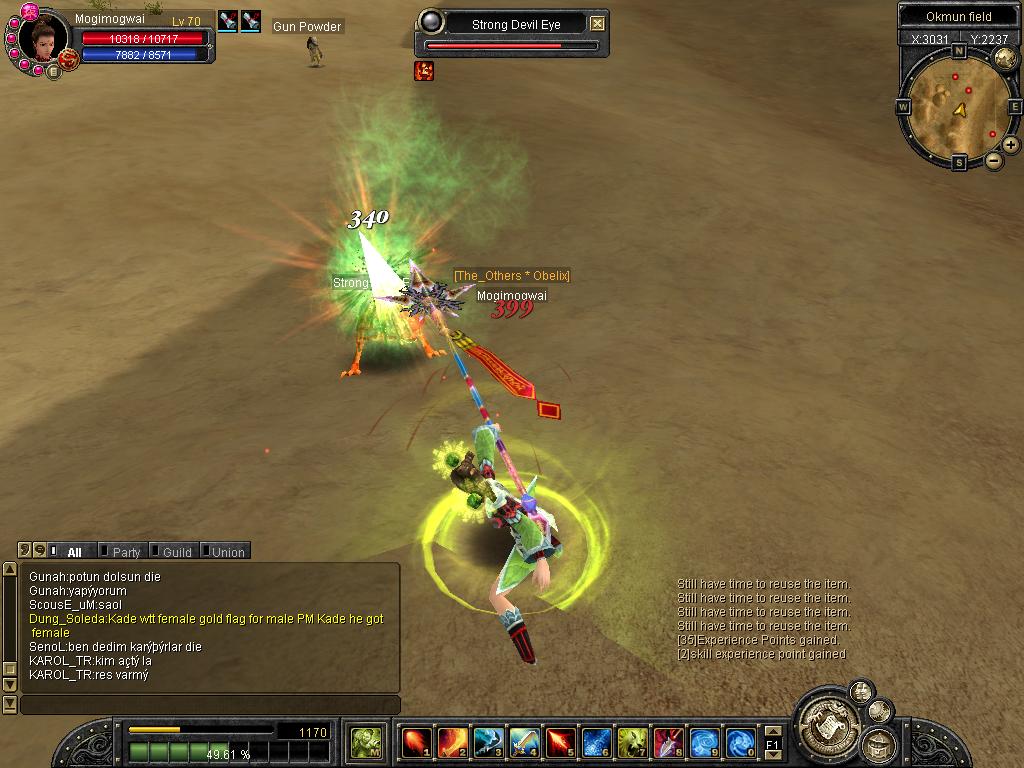
Task: Trigger the sword skill in slot 4
Action: point(524,743)
